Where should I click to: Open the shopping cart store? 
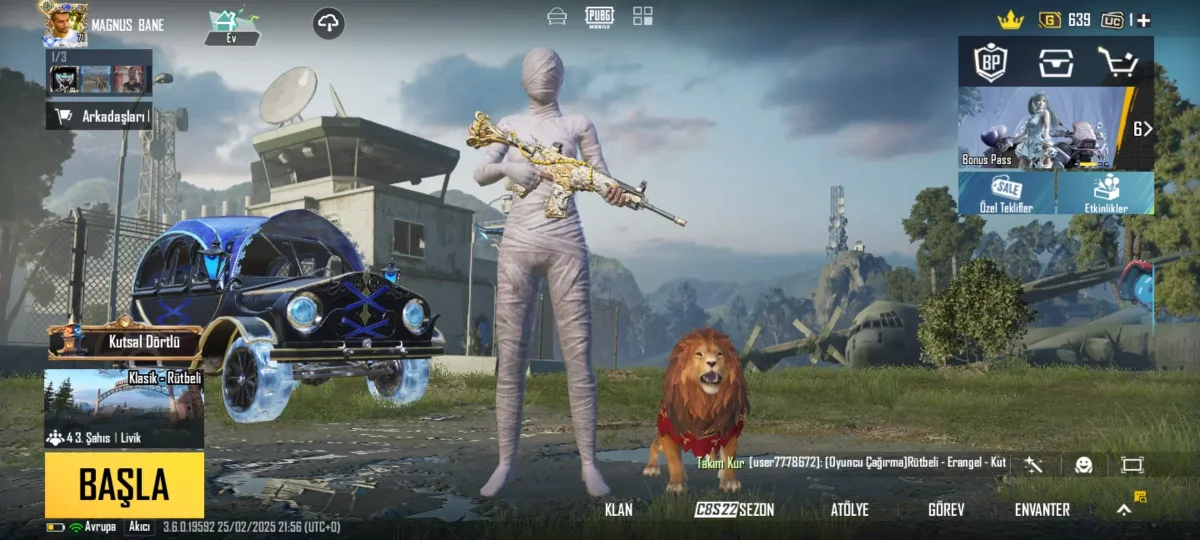pos(1117,62)
